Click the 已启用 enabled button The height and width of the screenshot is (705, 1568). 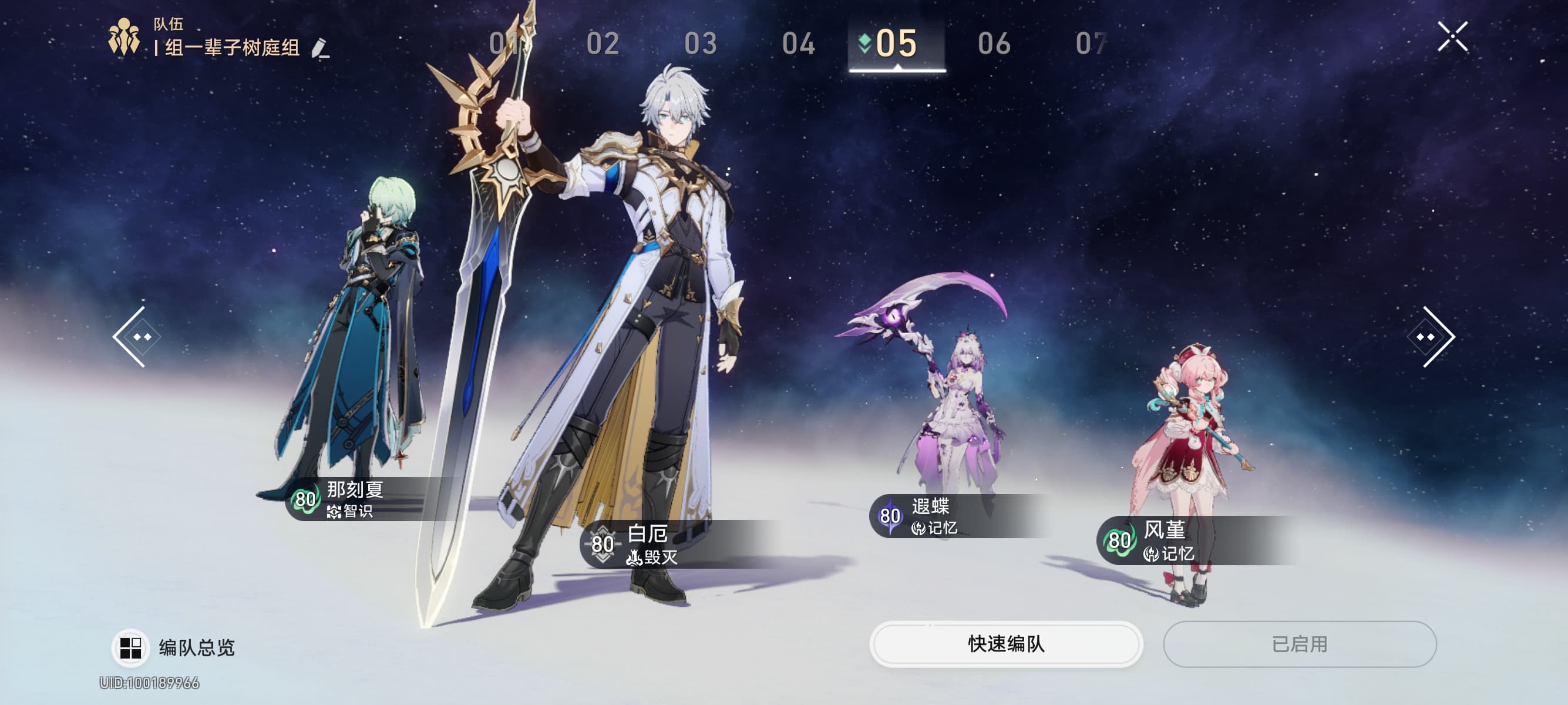(1300, 644)
